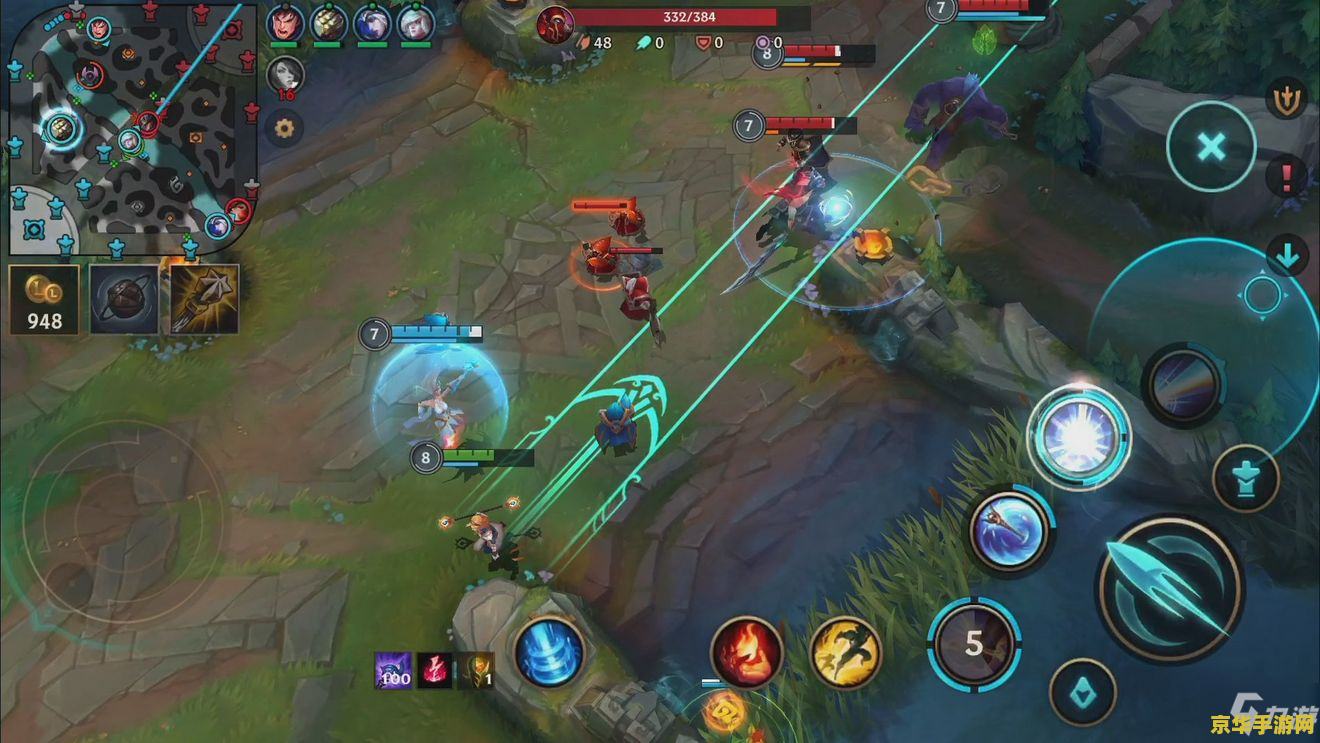Screen dimensions: 1320x743
Task: Buy the suggested dark orb item
Action: click(x=124, y=298)
